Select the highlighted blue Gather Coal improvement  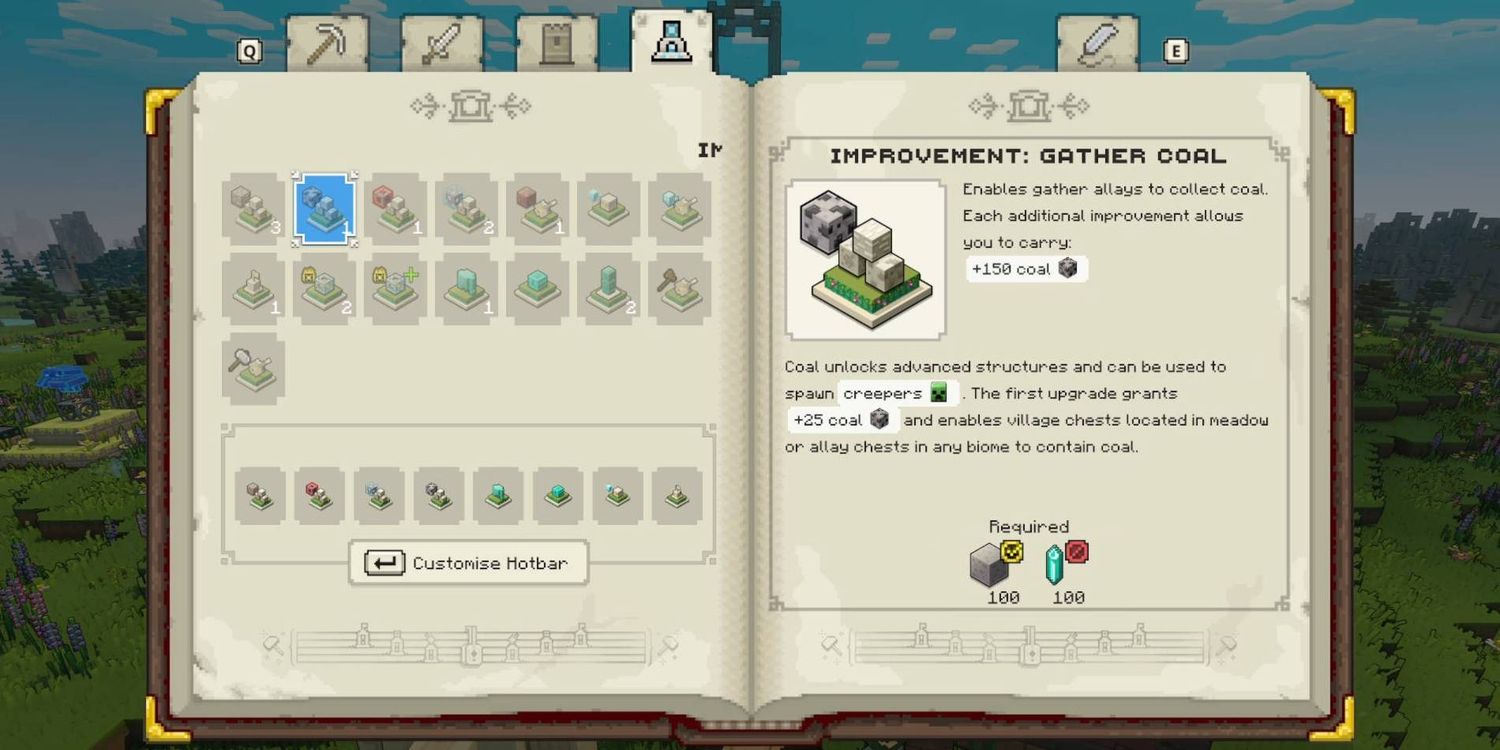pyautogui.click(x=324, y=208)
